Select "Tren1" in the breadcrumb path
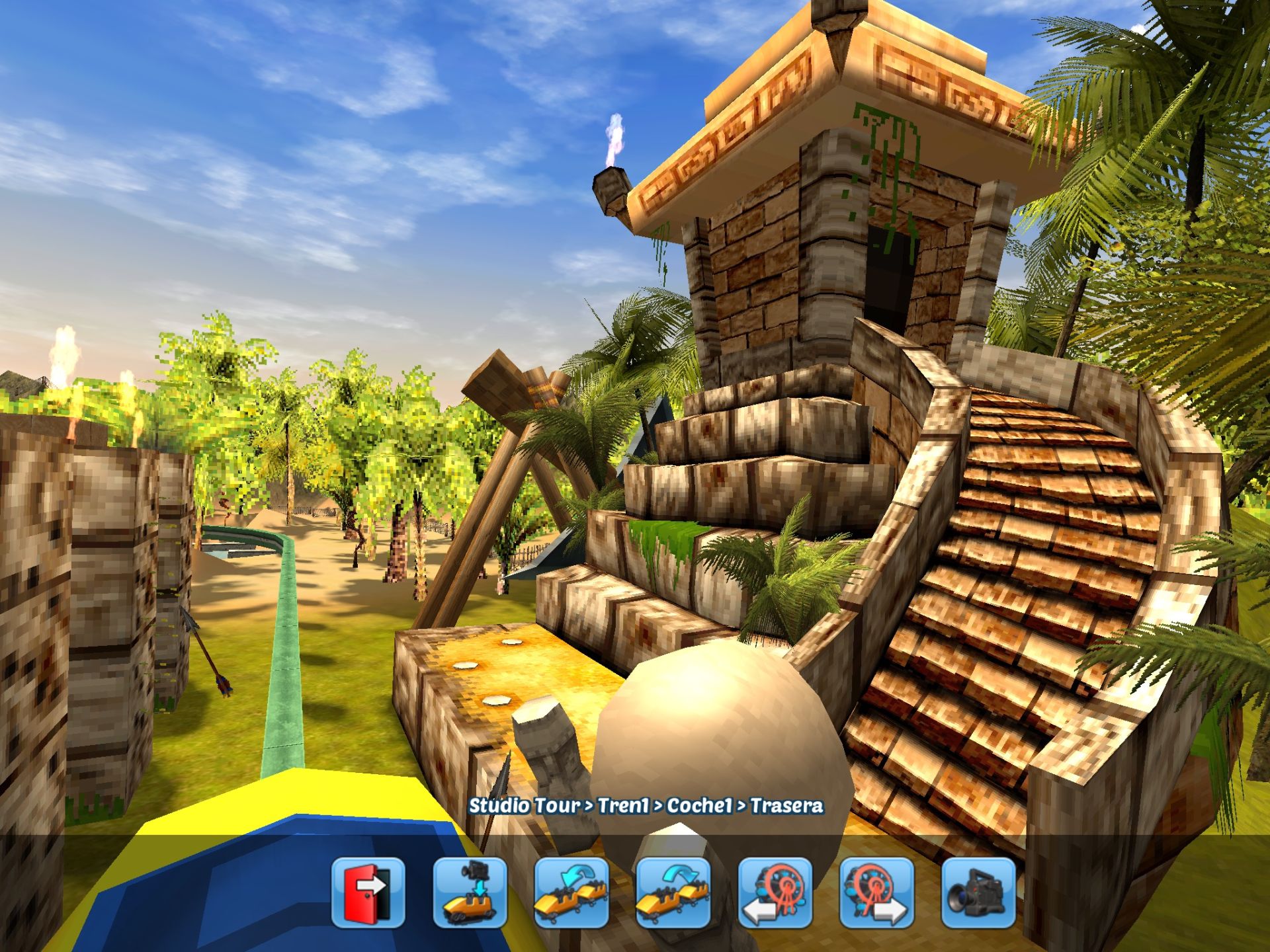1270x952 pixels. pyautogui.click(x=622, y=805)
